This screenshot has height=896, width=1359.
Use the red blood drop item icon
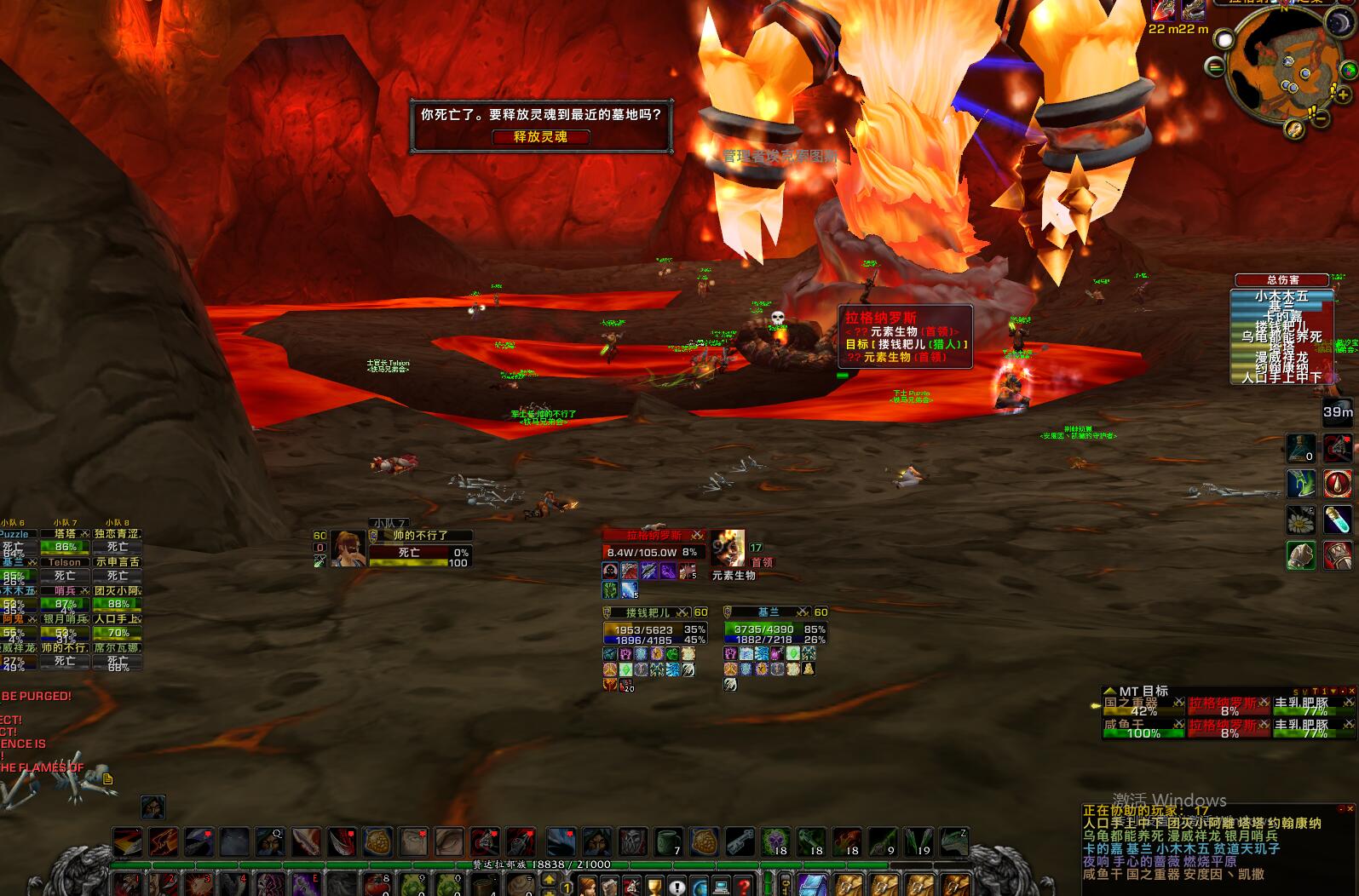1337,484
